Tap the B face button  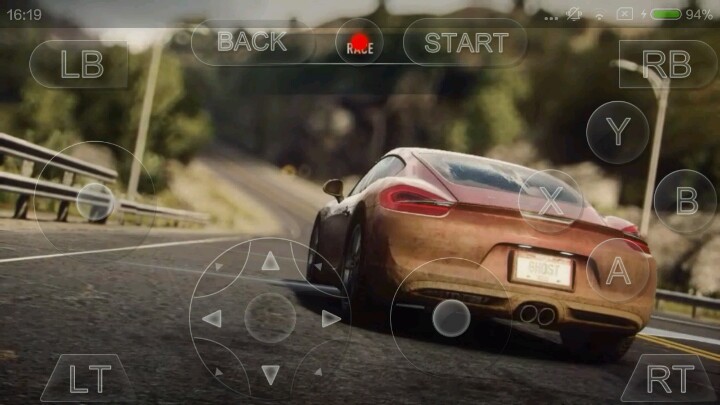pos(686,201)
